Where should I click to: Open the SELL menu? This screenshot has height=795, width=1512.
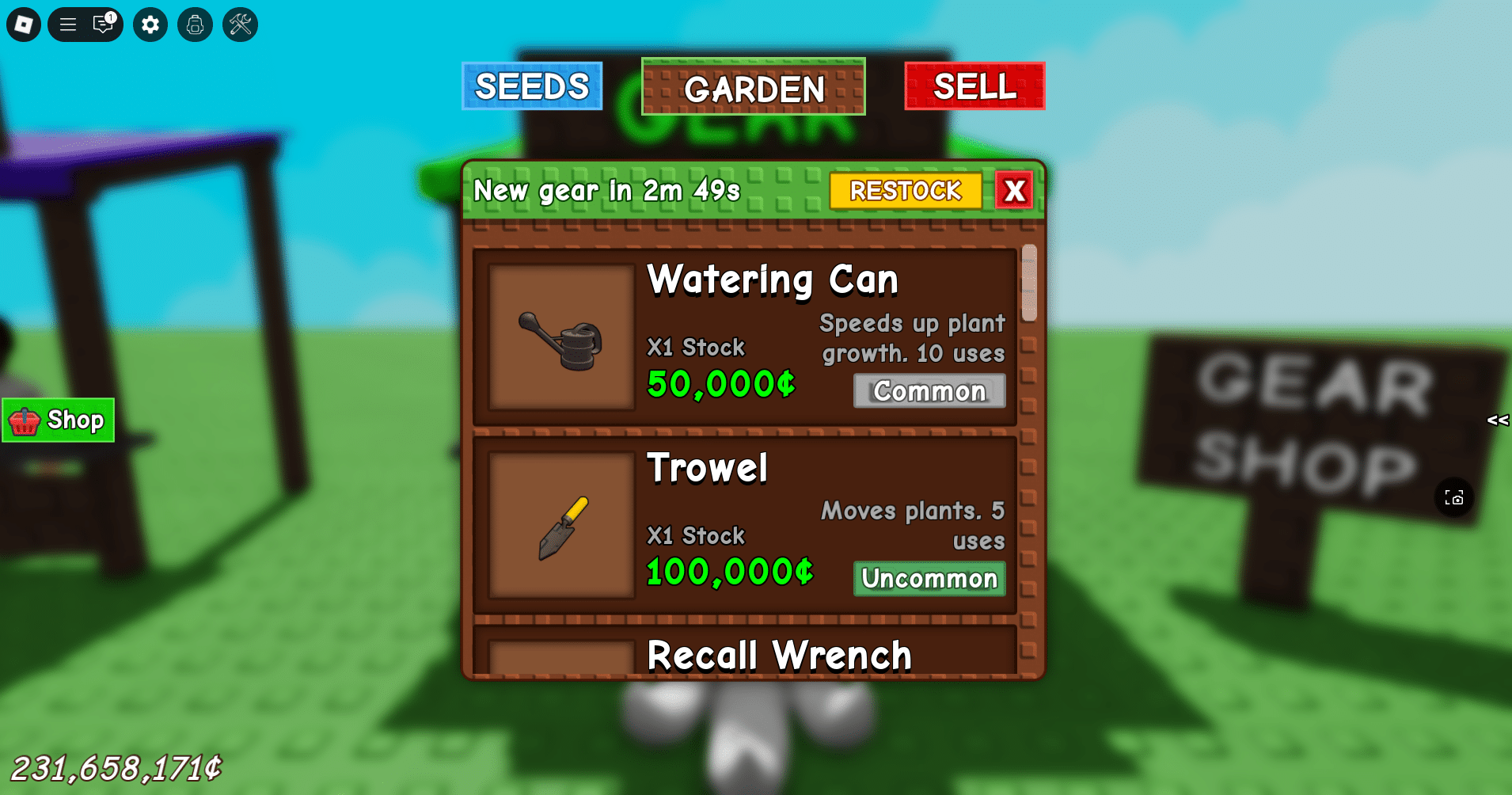coord(974,86)
